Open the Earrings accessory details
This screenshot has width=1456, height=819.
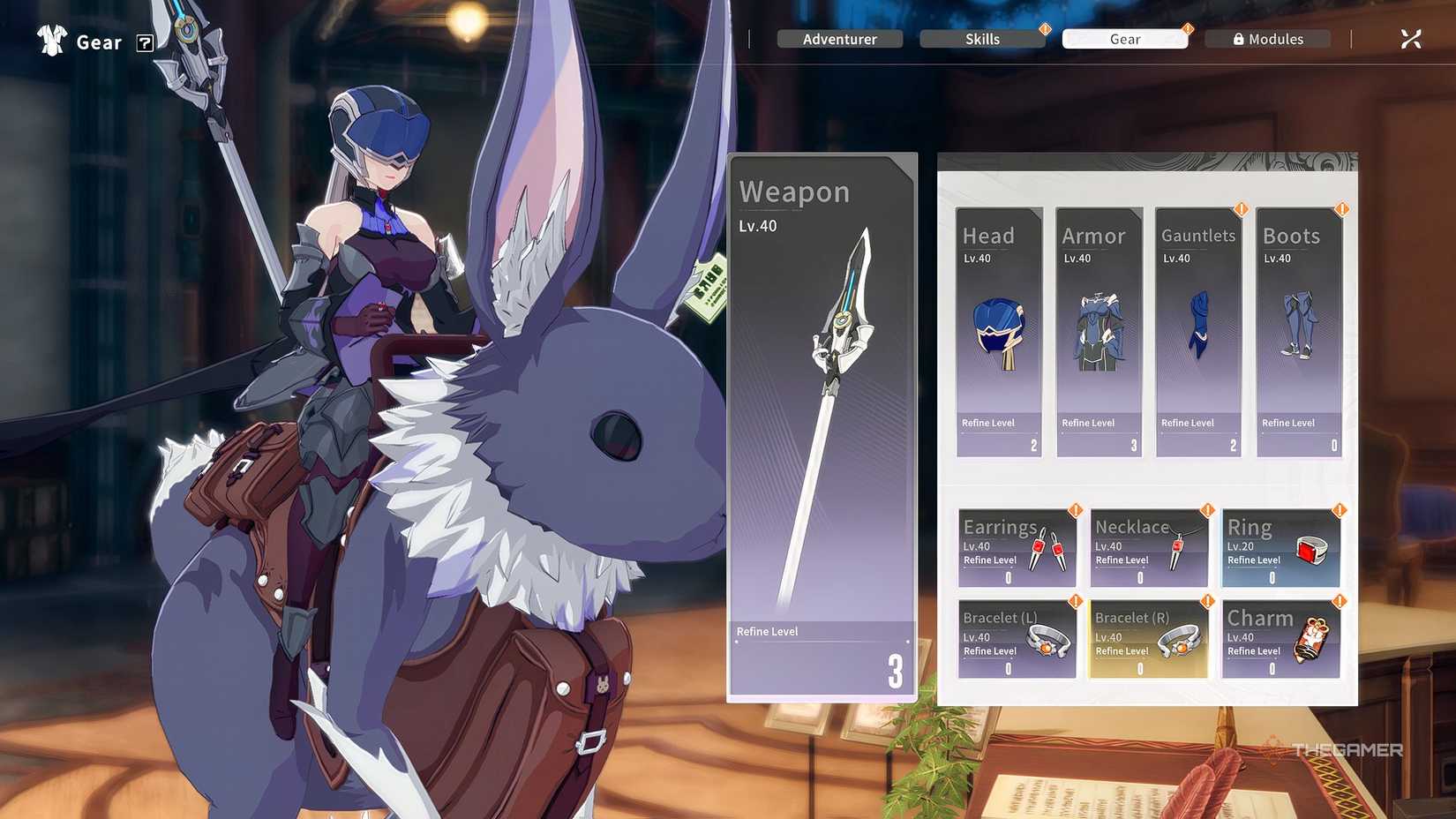[x=1016, y=547]
